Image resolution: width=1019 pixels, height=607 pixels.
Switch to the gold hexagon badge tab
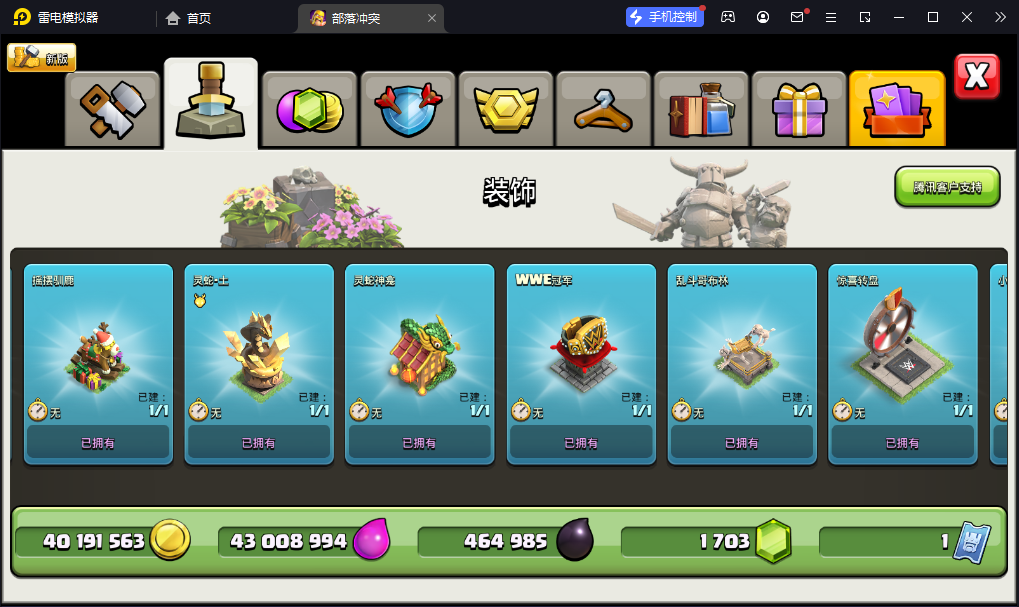pyautogui.click(x=505, y=109)
